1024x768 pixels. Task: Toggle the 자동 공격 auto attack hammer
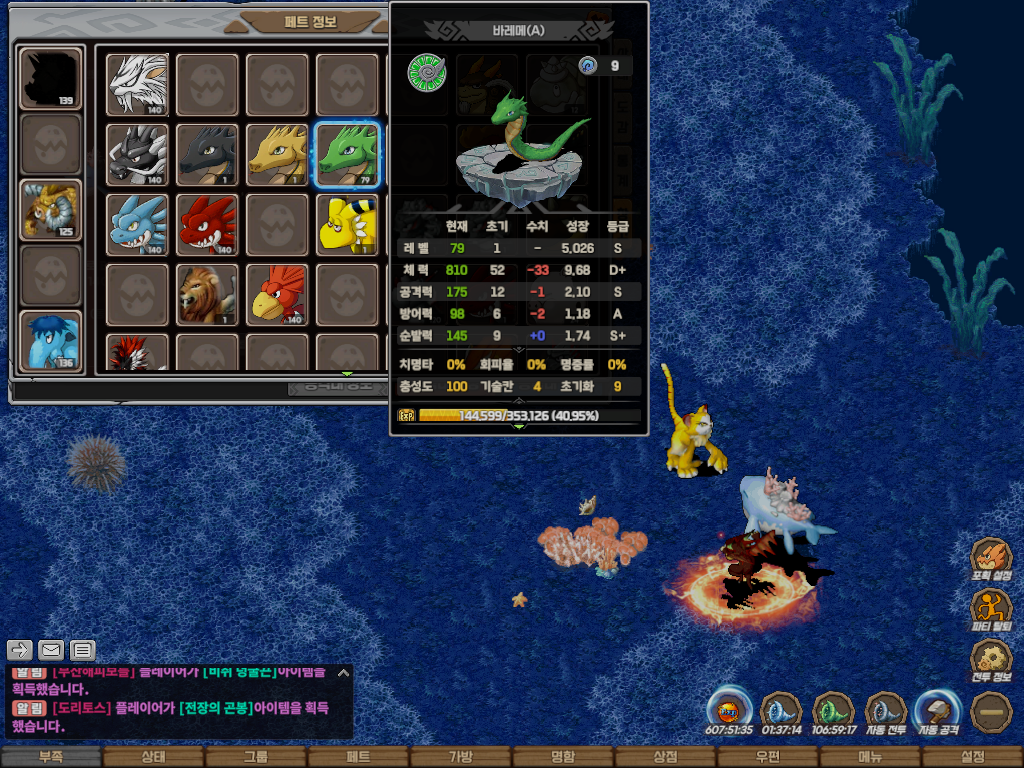click(x=938, y=711)
